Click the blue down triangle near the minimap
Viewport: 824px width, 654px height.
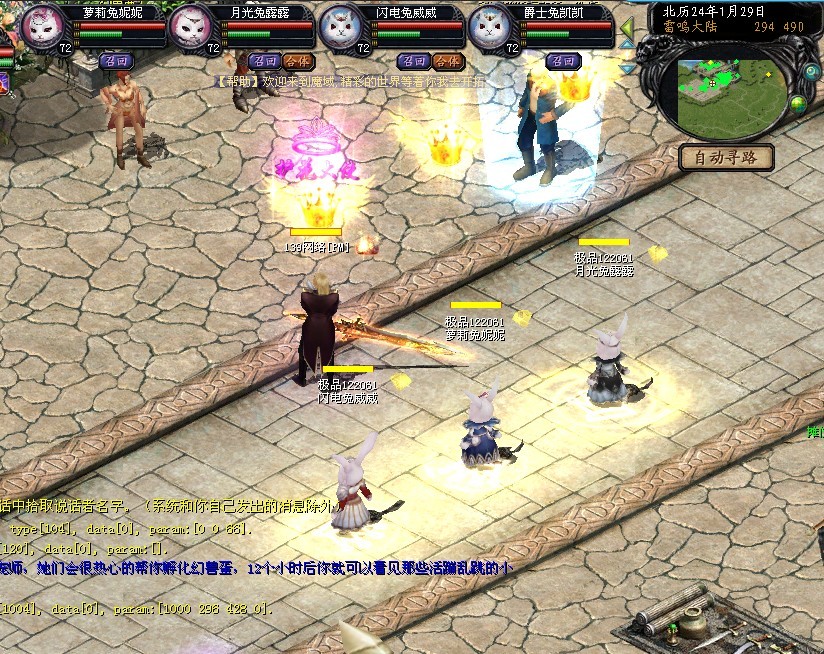627,68
